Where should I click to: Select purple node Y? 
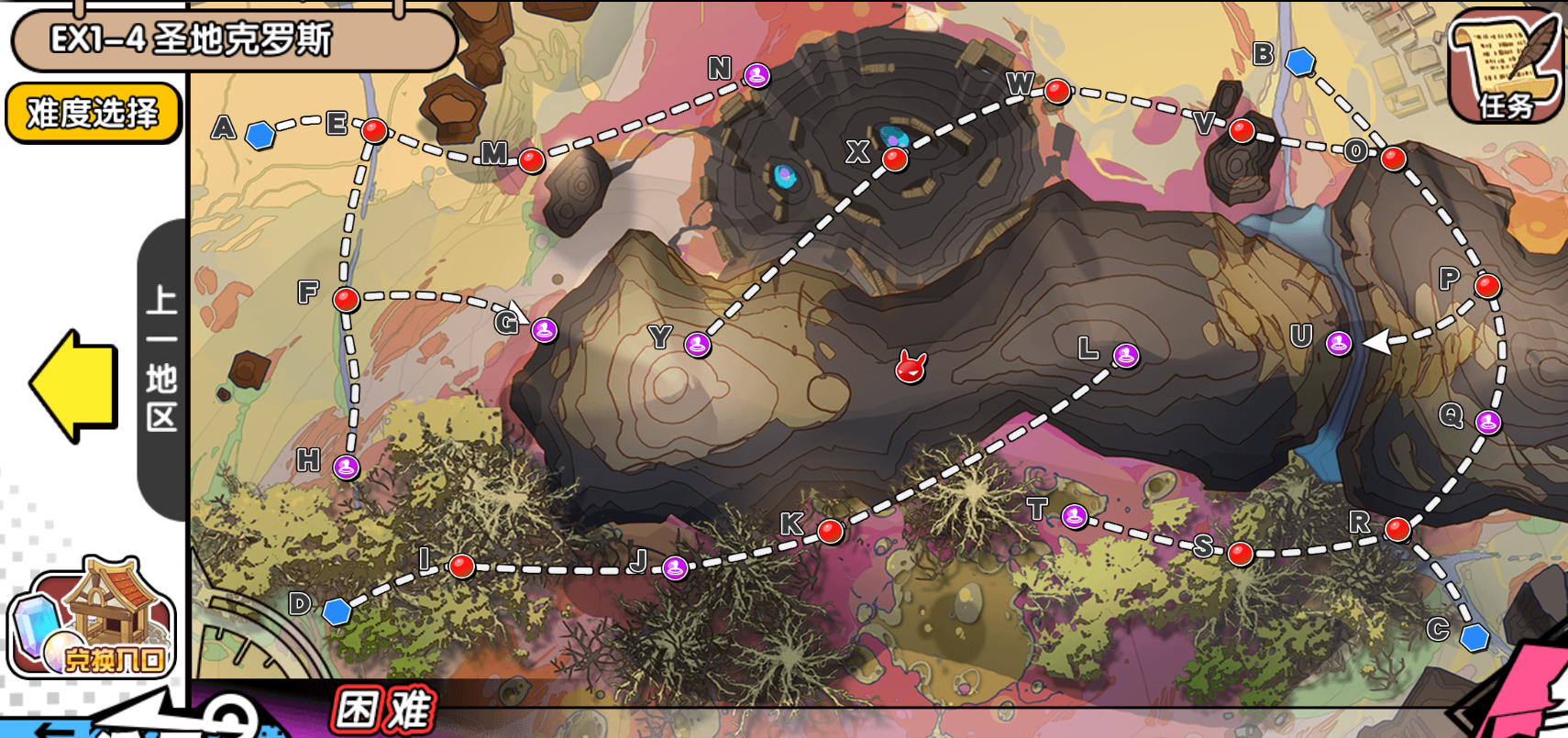(698, 345)
